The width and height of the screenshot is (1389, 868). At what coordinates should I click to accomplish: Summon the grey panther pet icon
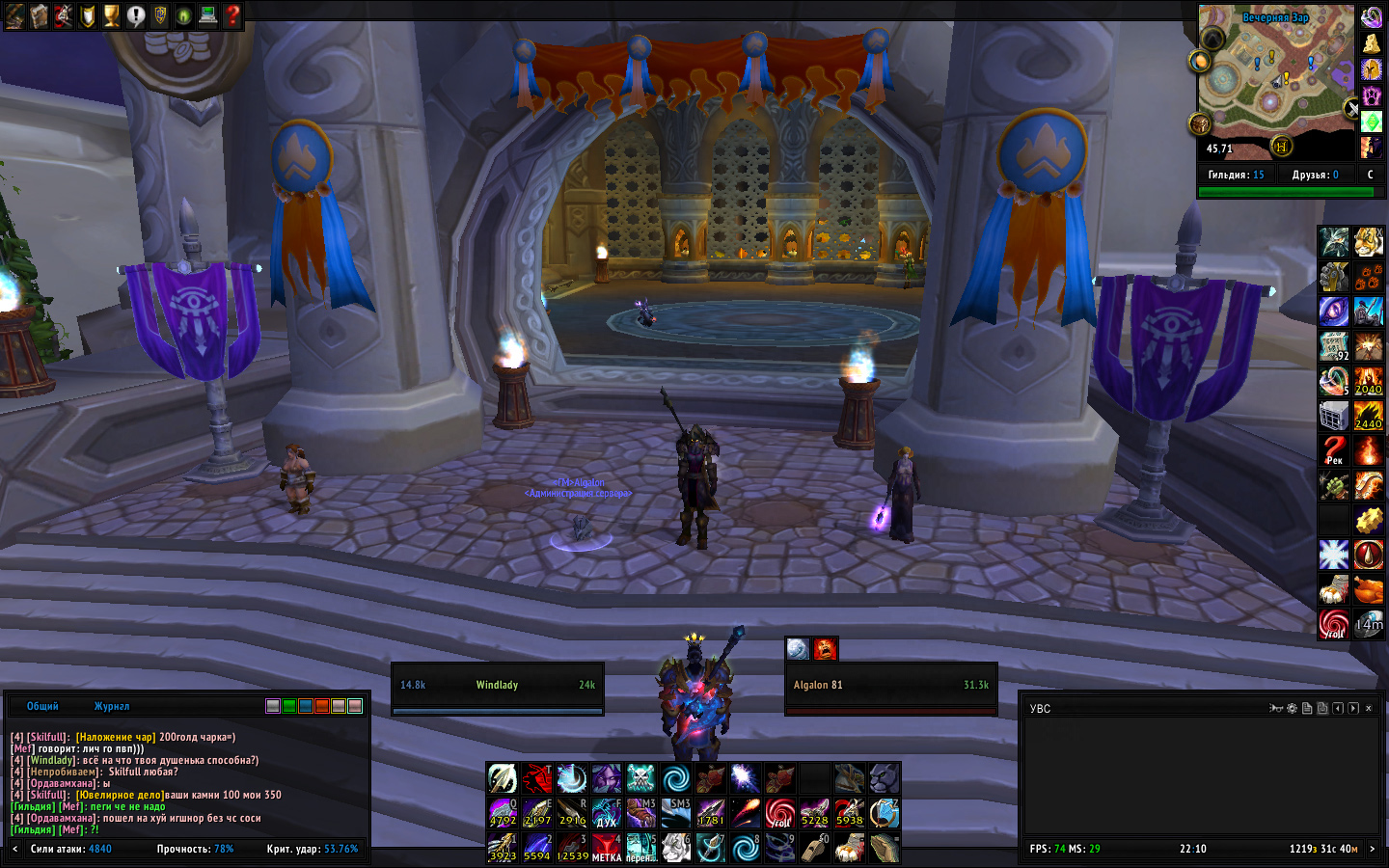pyautogui.click(x=884, y=777)
